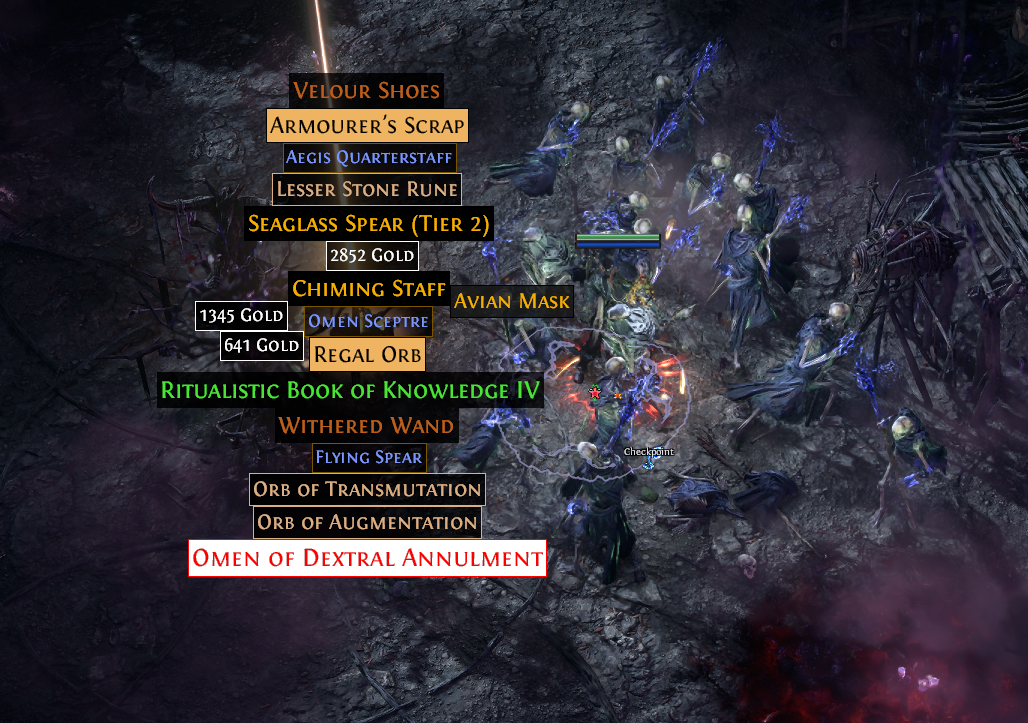The width and height of the screenshot is (1028, 723).
Task: Grab the Armourer's Scrap item label
Action: tap(367, 125)
